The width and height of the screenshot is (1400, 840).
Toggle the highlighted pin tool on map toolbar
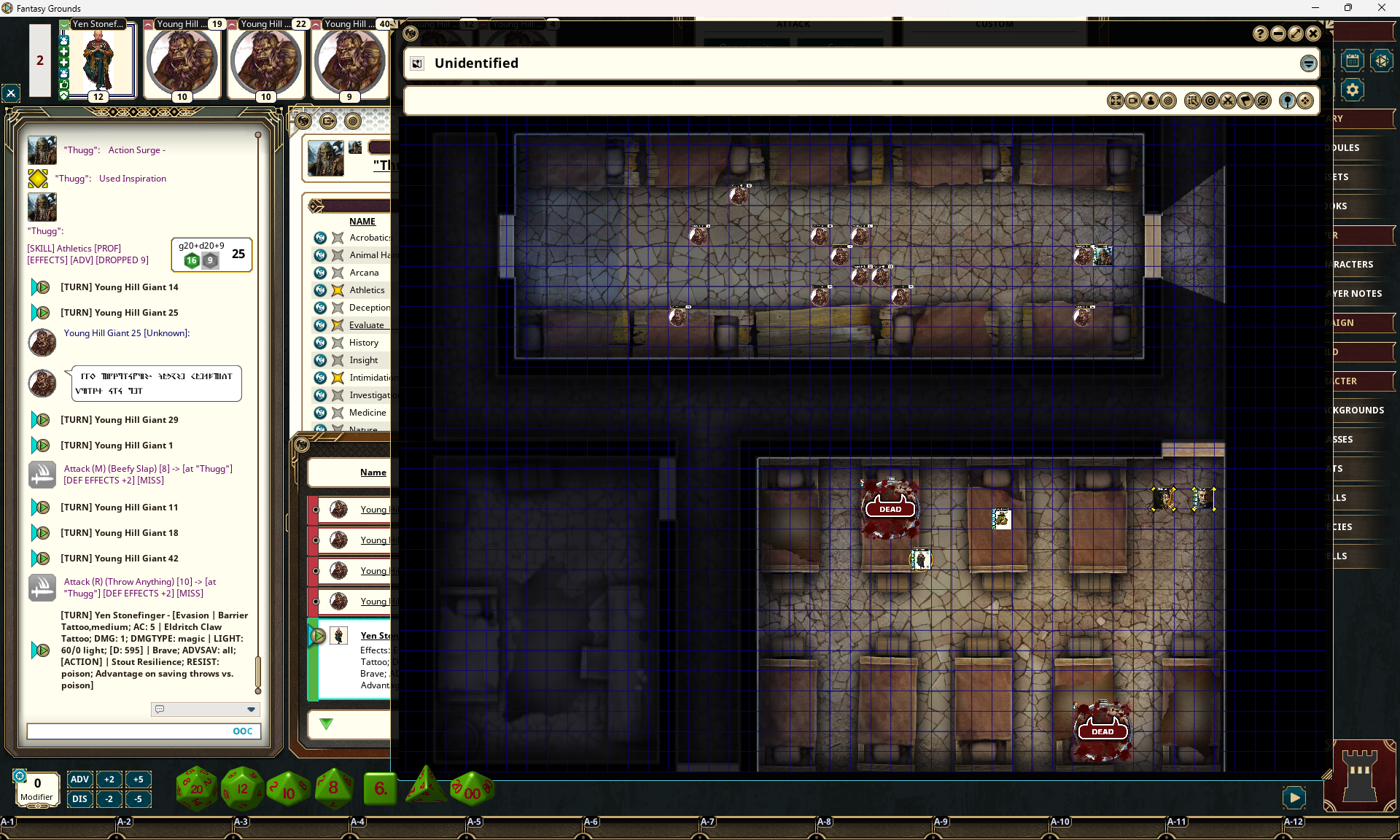click(x=1287, y=101)
